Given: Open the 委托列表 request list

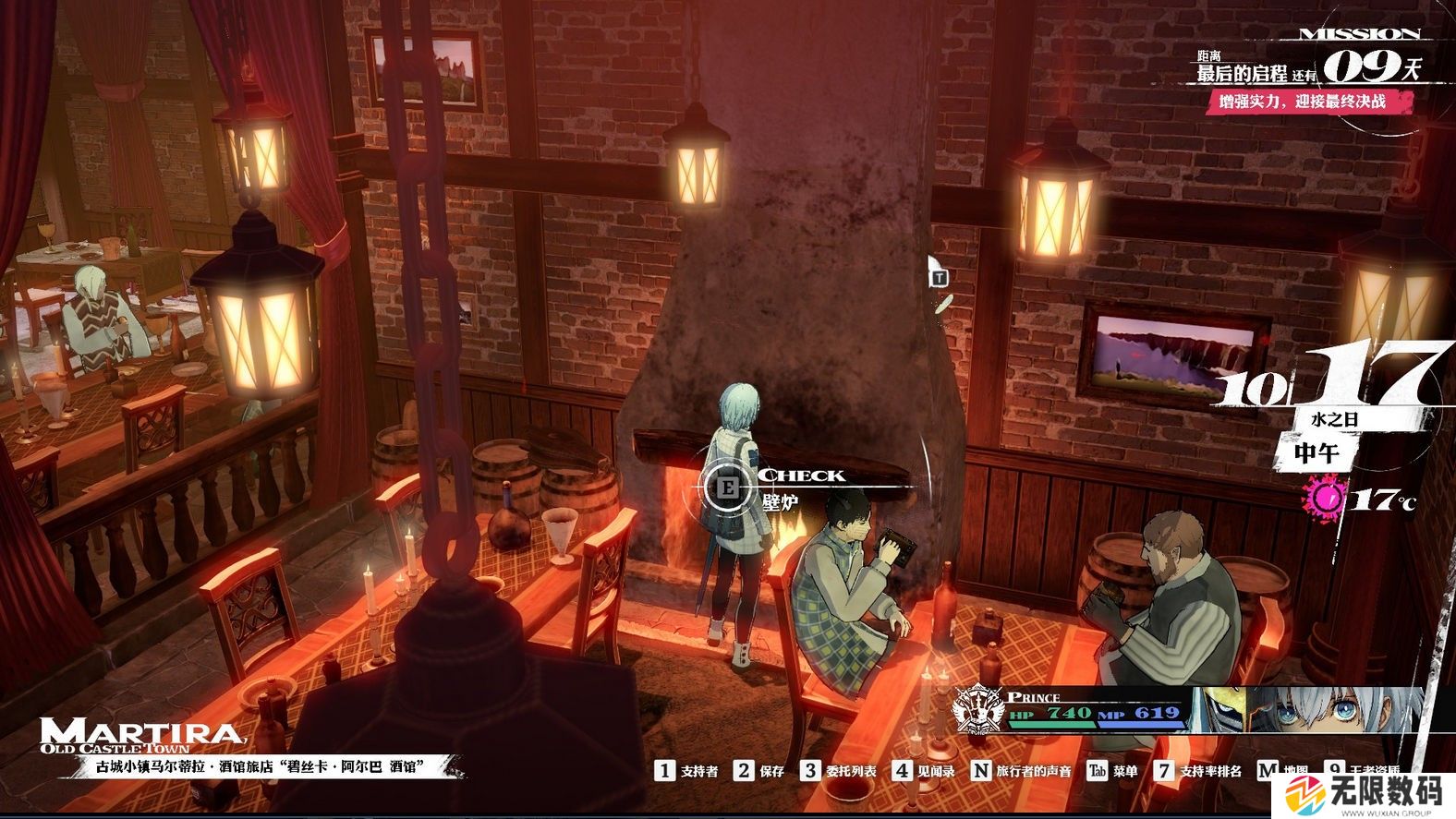Looking at the screenshot, I should coord(839,771).
